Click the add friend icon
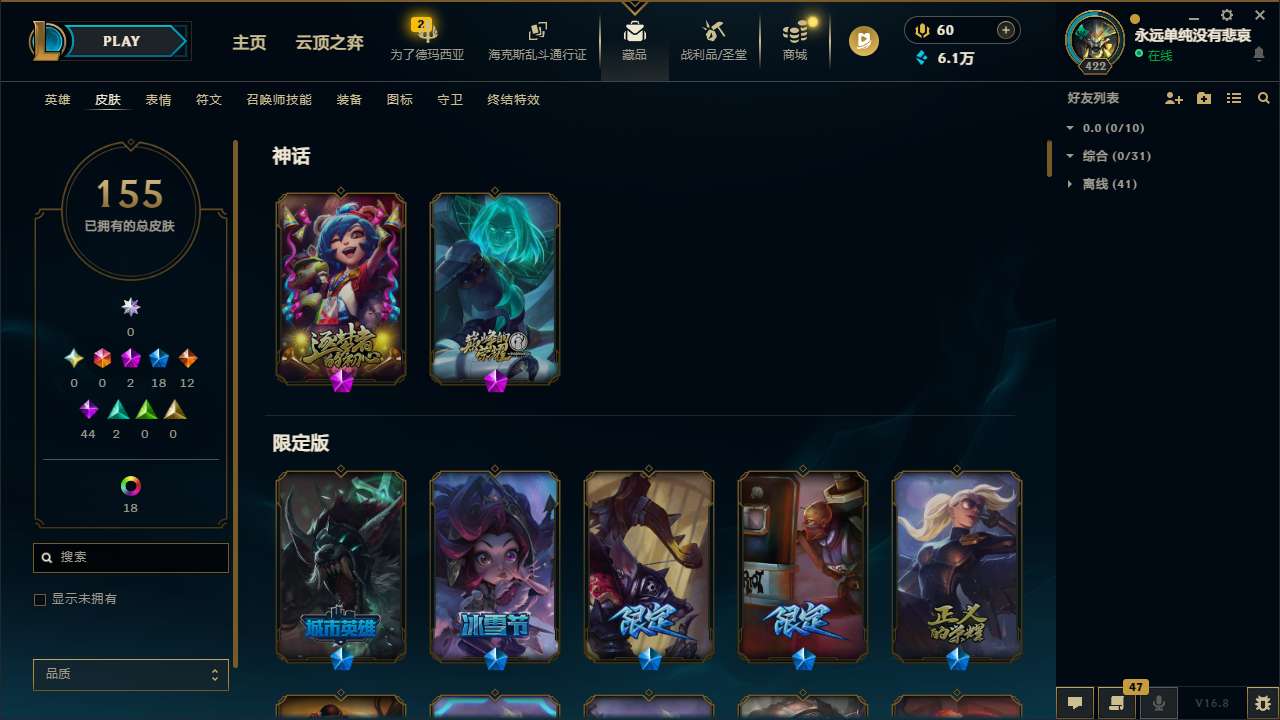This screenshot has height=720, width=1280. 1172,98
